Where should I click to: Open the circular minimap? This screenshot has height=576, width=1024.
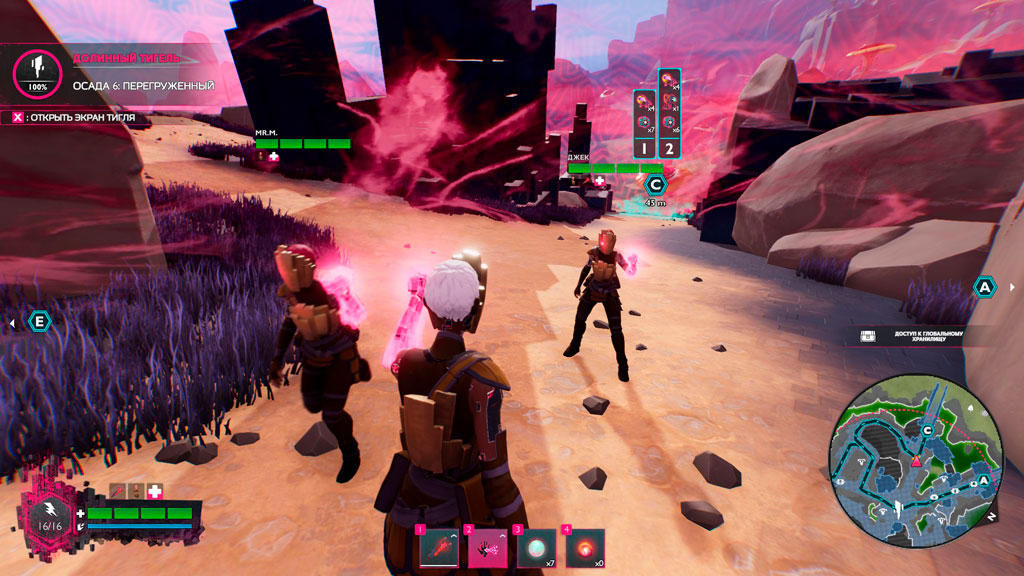[x=913, y=462]
